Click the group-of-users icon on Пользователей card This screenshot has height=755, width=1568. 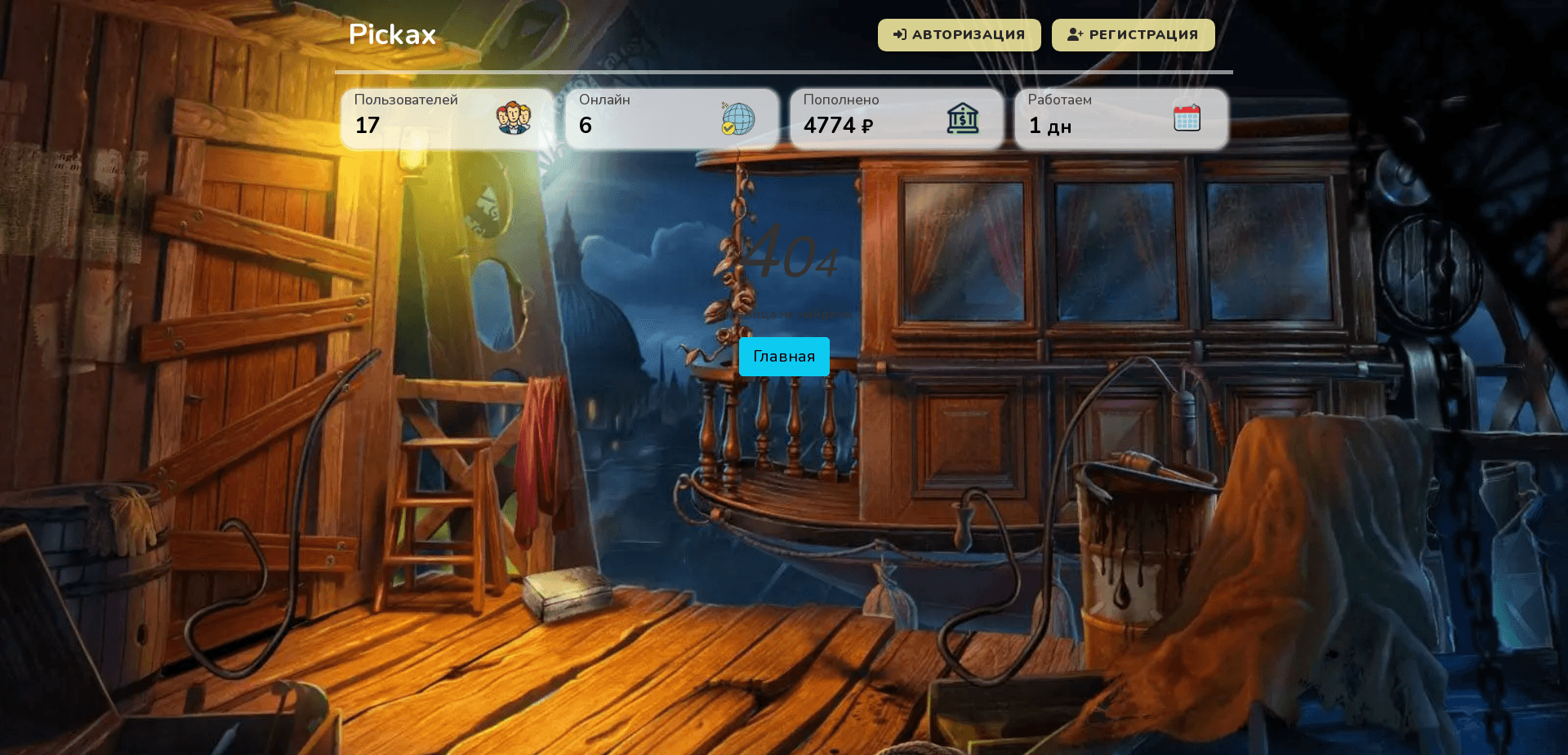coord(513,118)
